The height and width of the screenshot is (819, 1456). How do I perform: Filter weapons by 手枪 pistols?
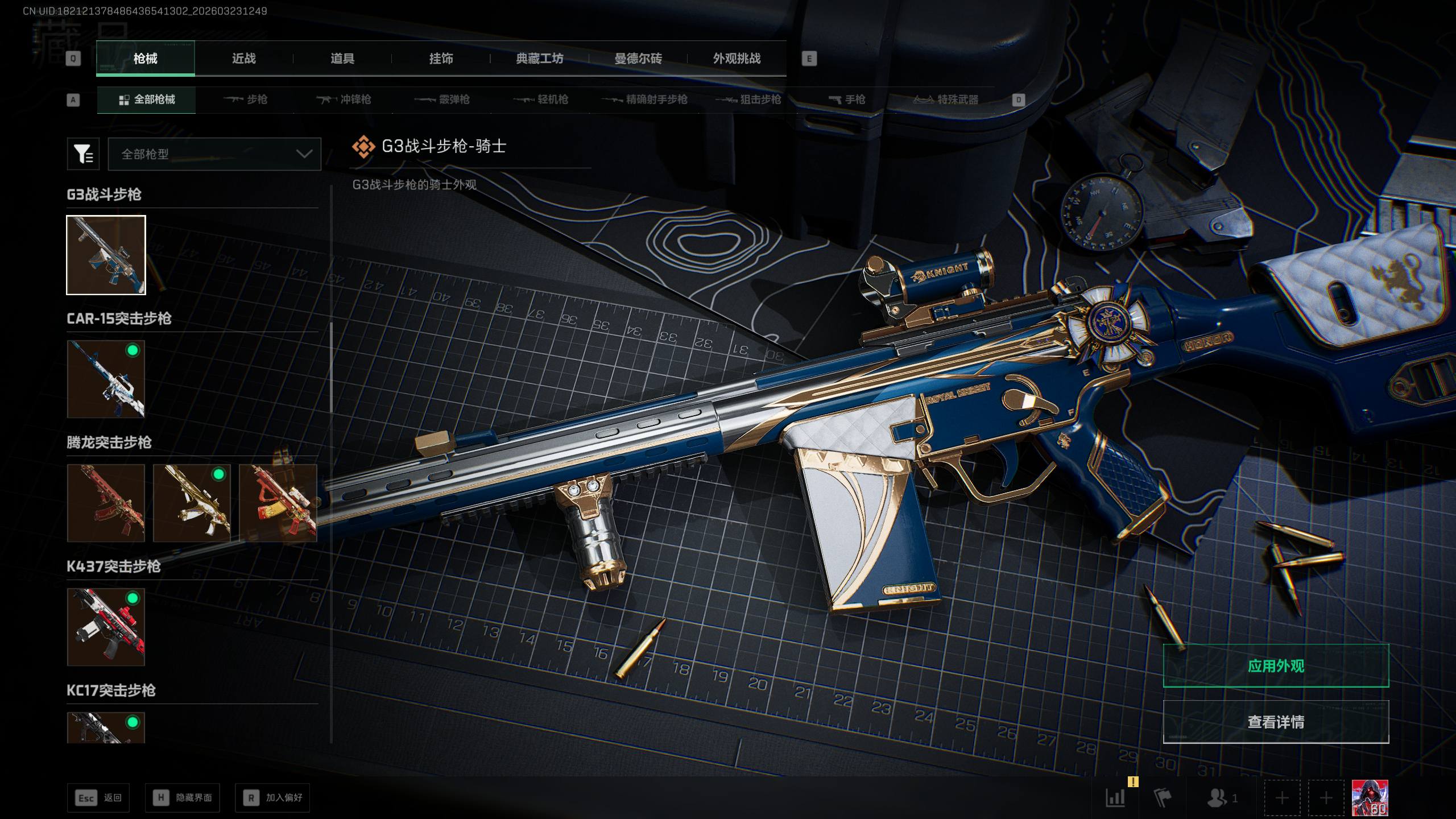coord(847,100)
